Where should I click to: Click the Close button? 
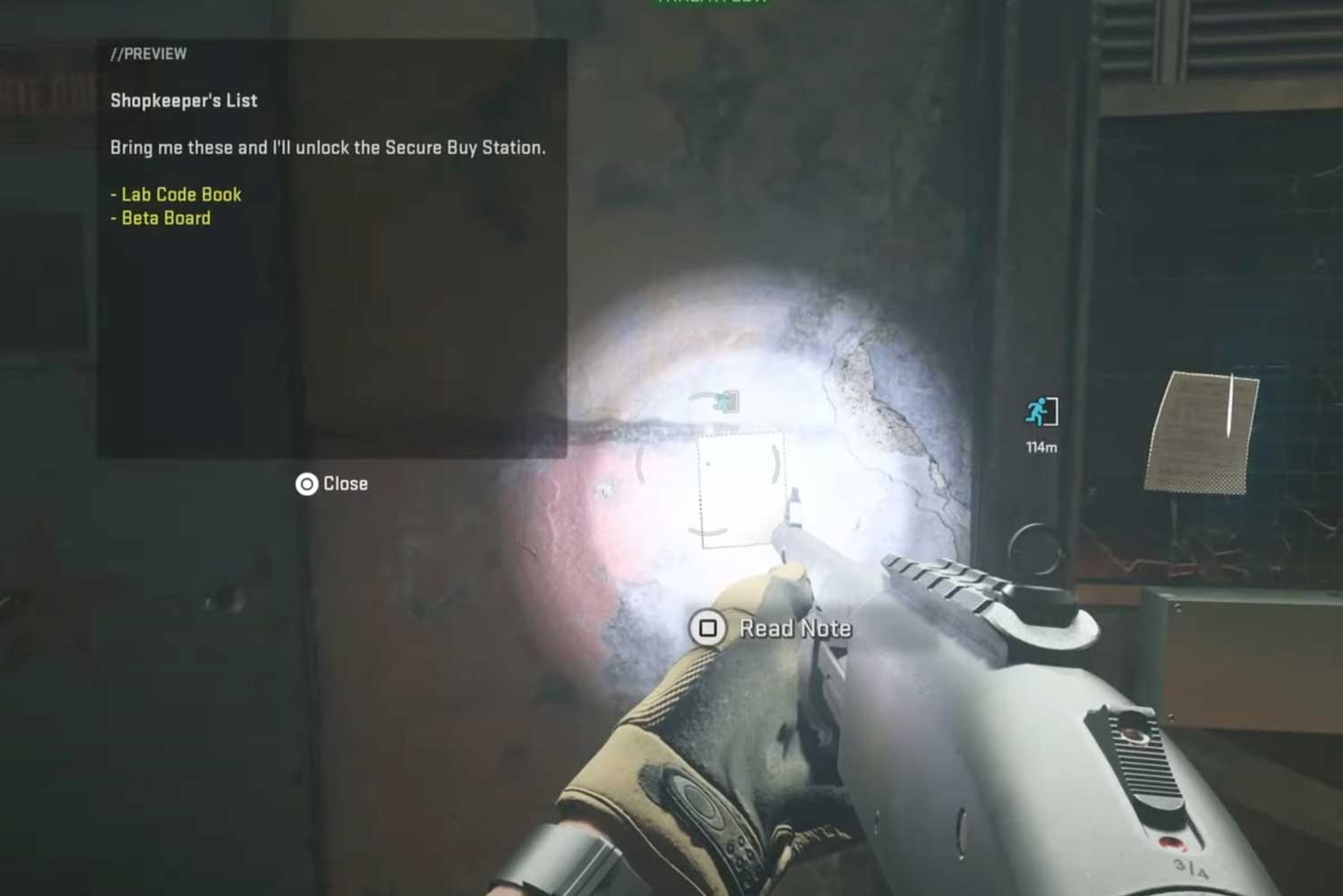332,484
